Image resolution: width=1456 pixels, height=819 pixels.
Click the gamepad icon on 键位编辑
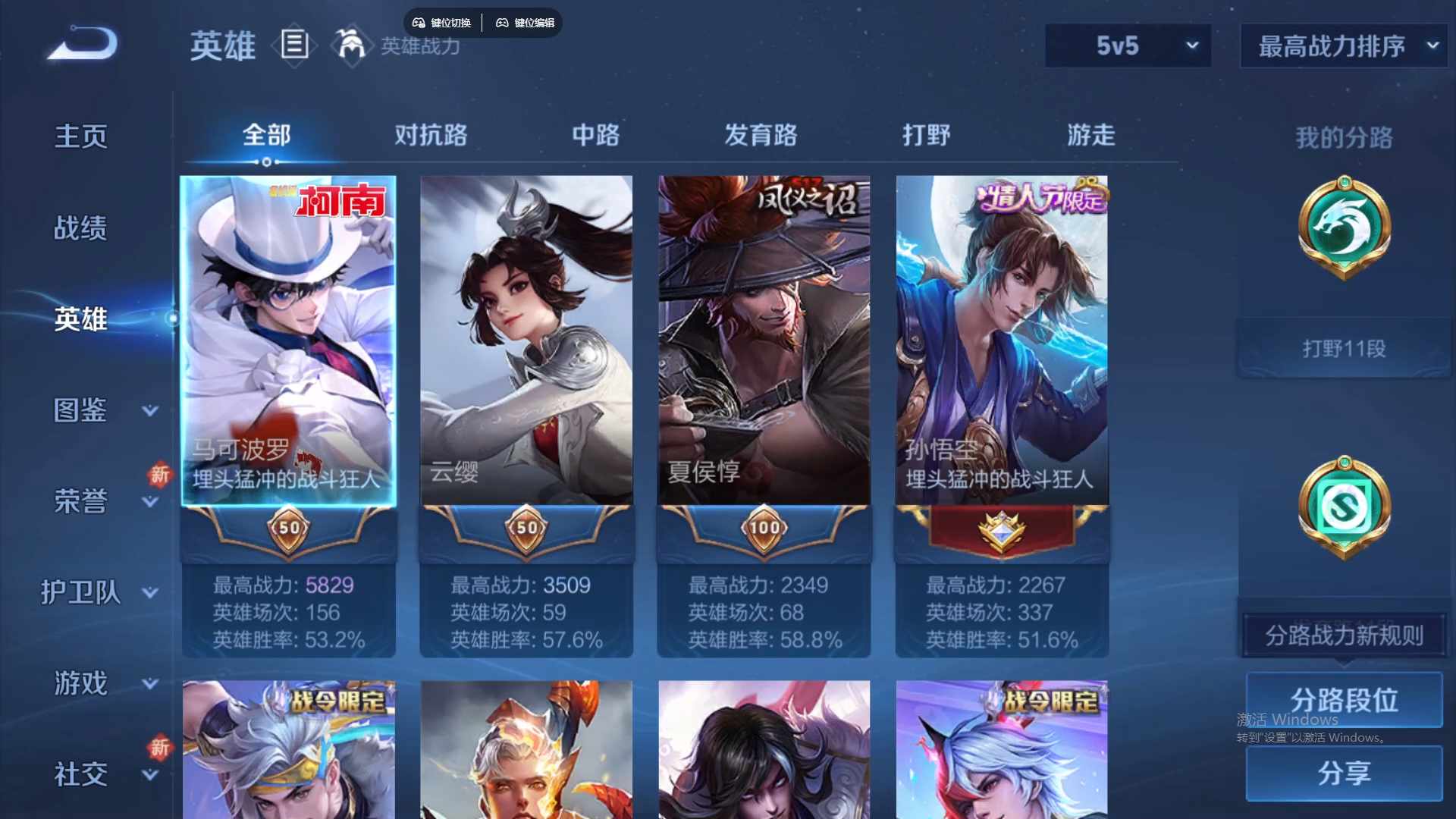point(503,22)
